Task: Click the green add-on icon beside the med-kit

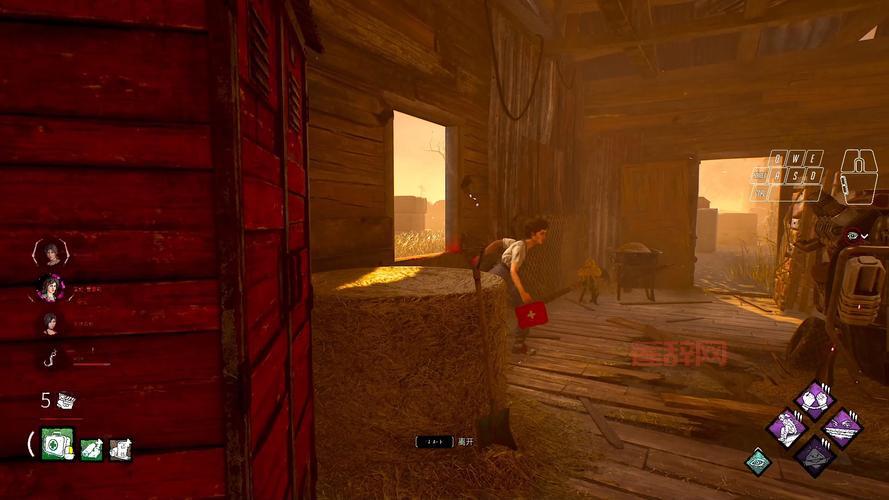Action: click(92, 450)
